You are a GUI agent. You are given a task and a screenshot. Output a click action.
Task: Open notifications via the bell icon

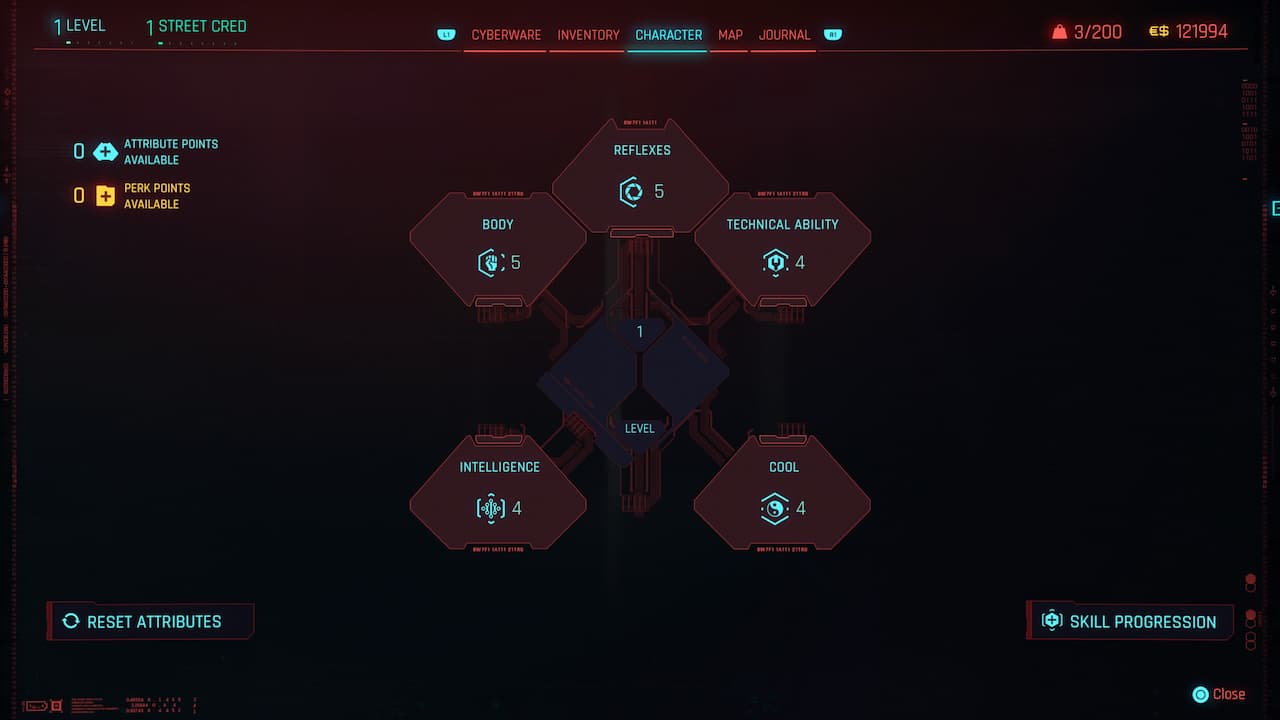coord(1059,30)
